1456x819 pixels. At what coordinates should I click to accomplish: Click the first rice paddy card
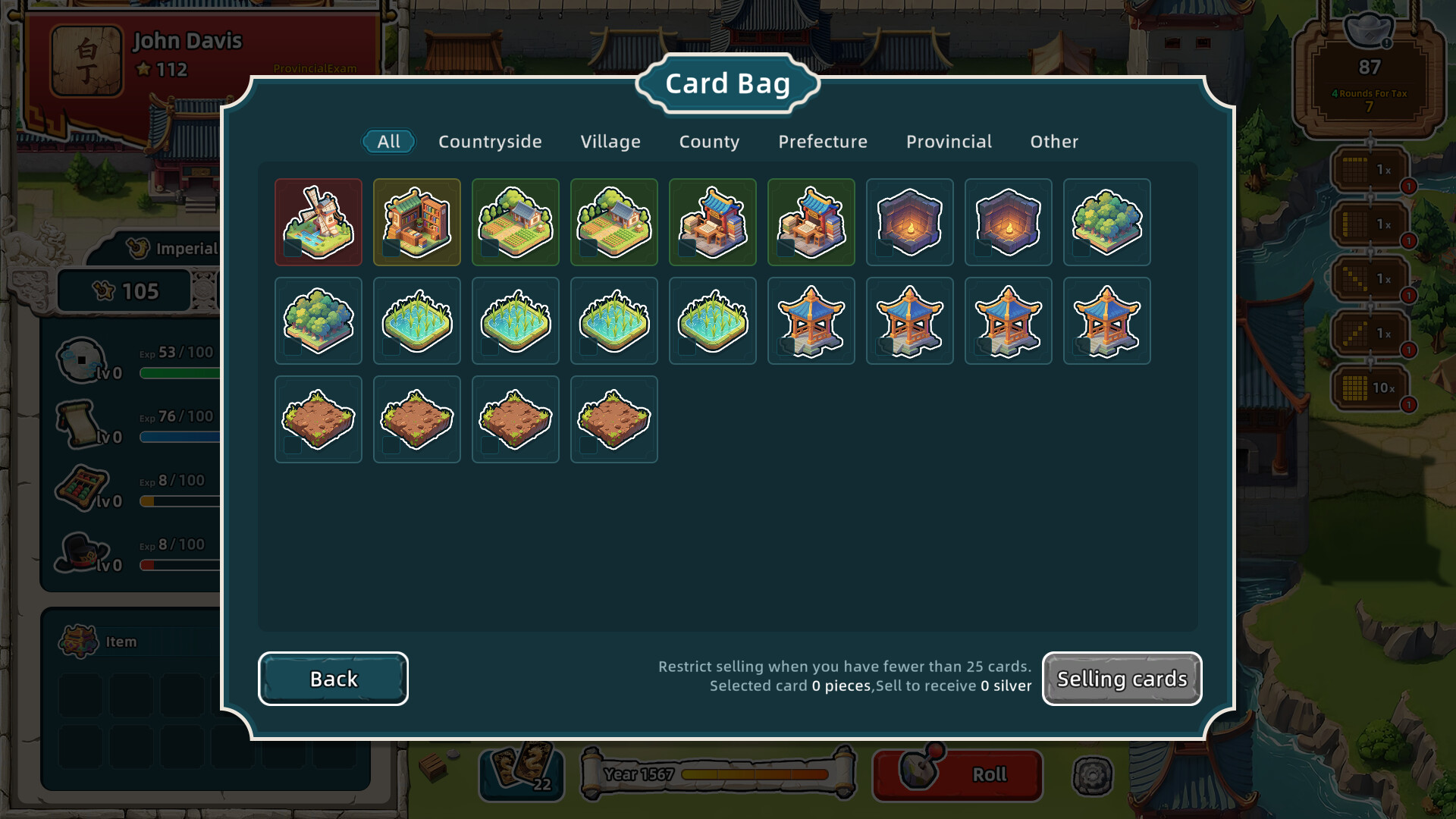(x=416, y=321)
